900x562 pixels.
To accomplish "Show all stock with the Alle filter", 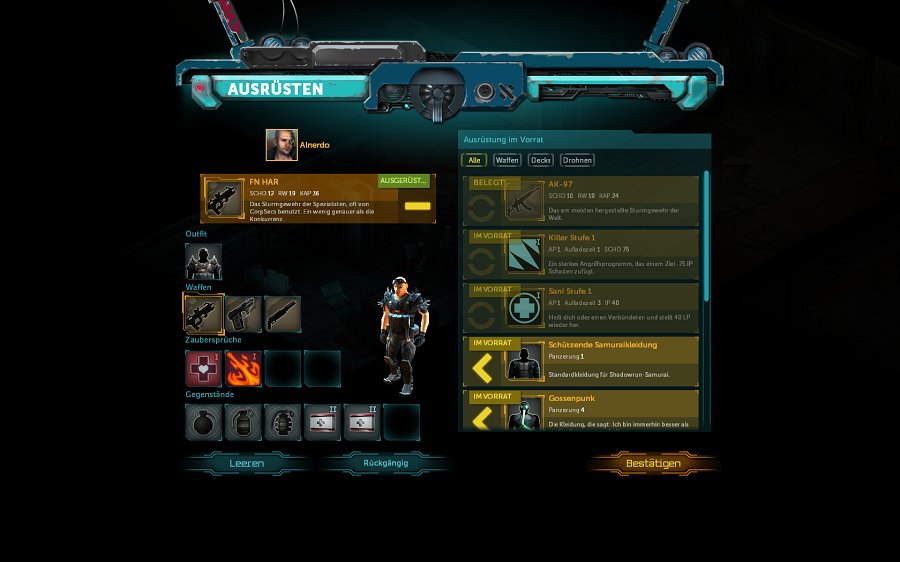I will tap(473, 160).
